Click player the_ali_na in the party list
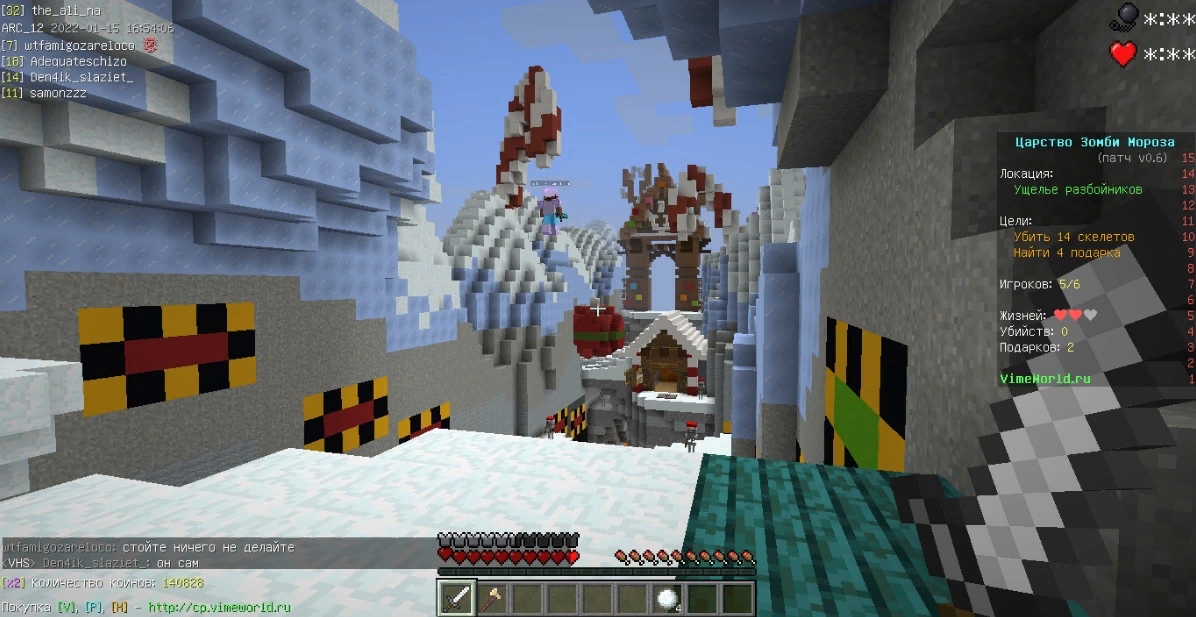1196x617 pixels. point(65,11)
